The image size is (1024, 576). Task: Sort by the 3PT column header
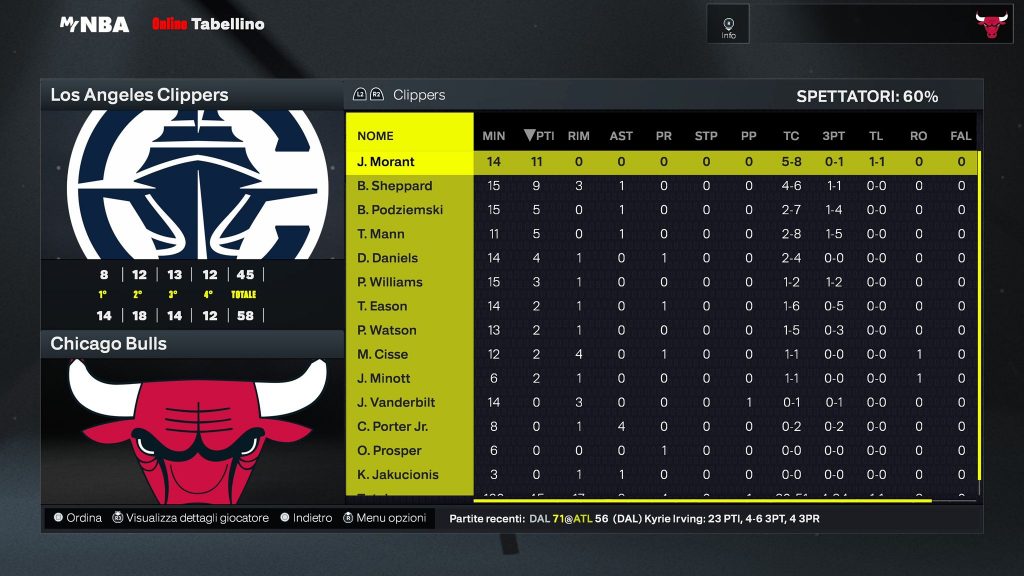click(x=833, y=136)
